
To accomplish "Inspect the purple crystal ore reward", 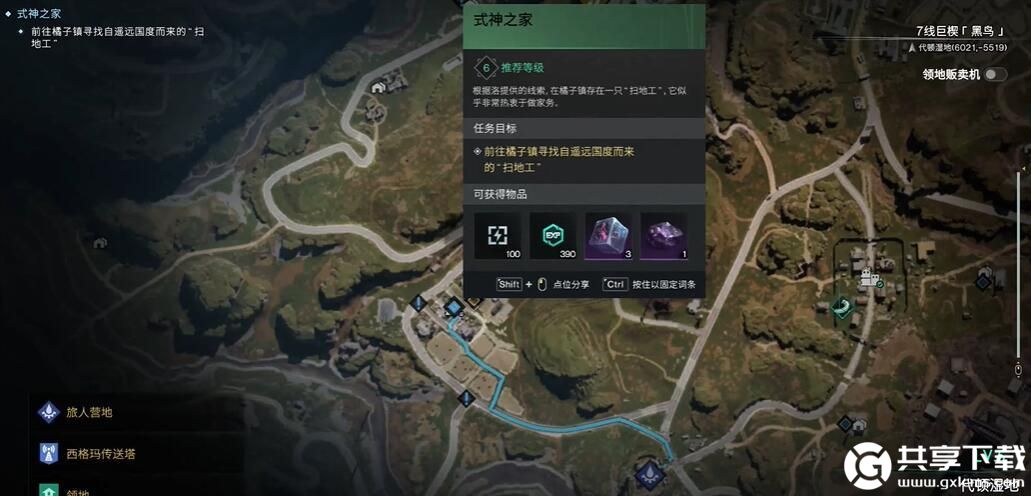I will (x=663, y=236).
